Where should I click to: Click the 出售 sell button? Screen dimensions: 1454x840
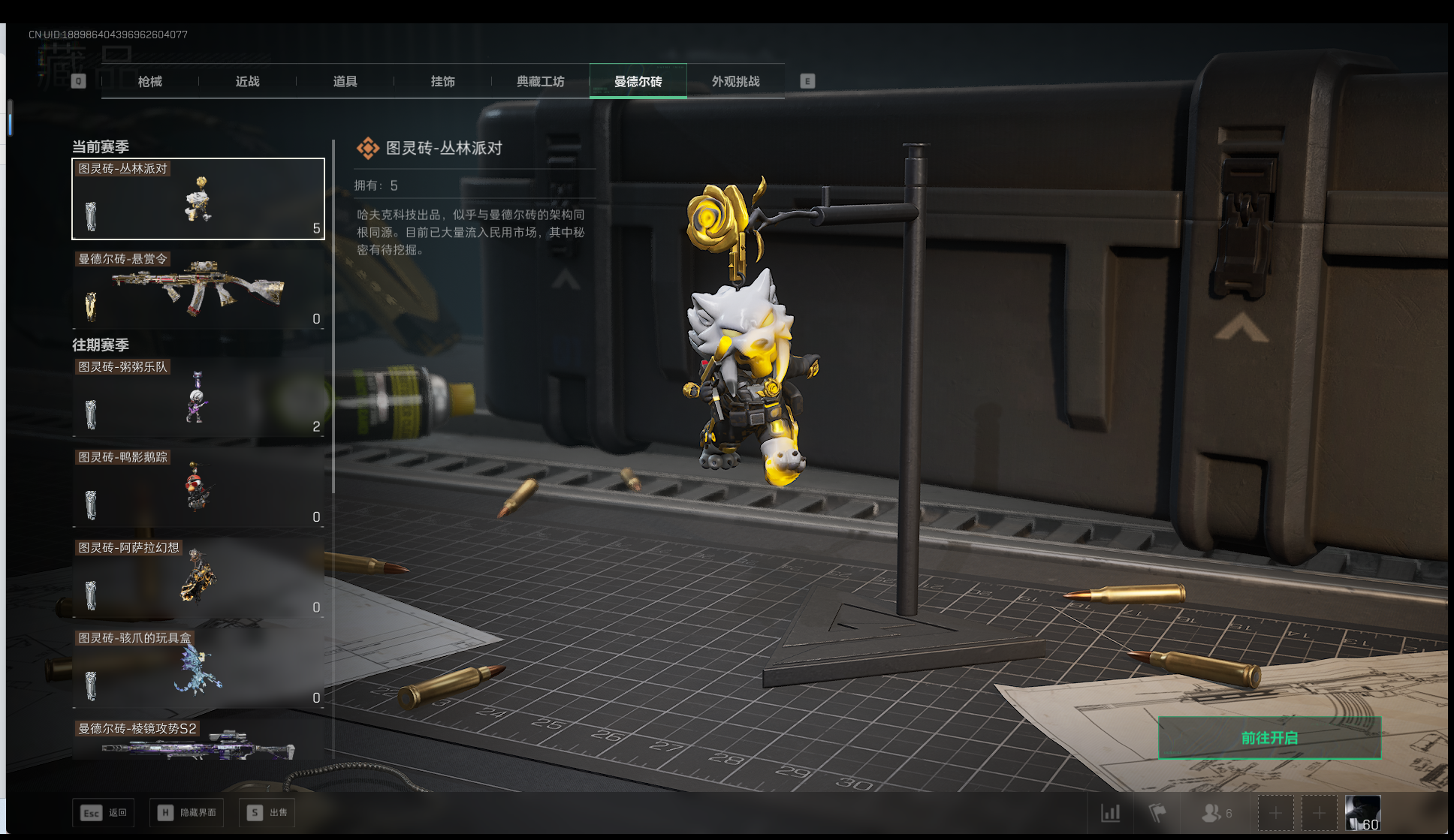point(267,812)
